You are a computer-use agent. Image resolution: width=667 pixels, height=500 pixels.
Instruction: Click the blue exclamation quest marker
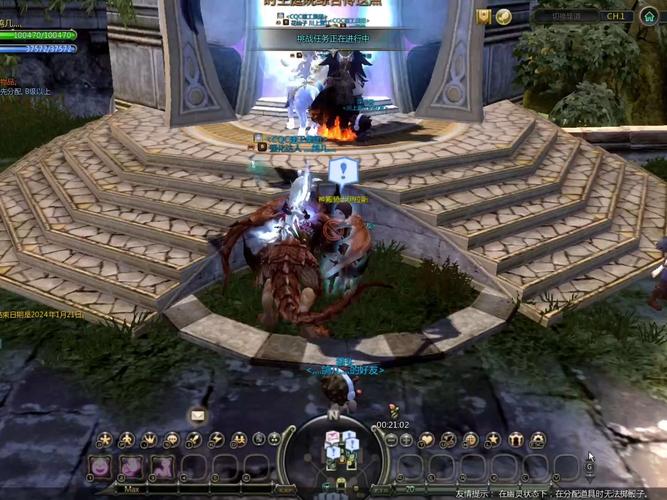point(343,170)
